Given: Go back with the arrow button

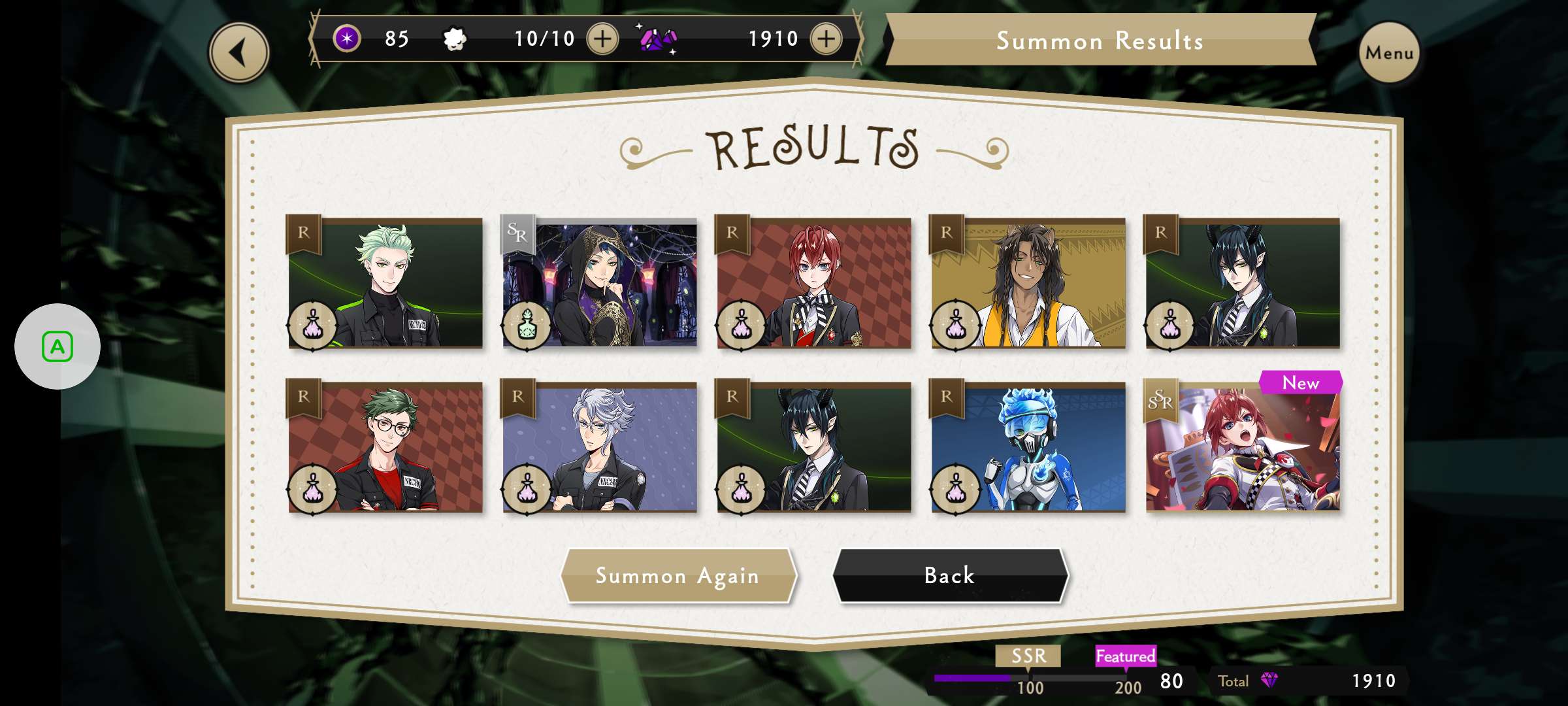Looking at the screenshot, I should tap(239, 52).
